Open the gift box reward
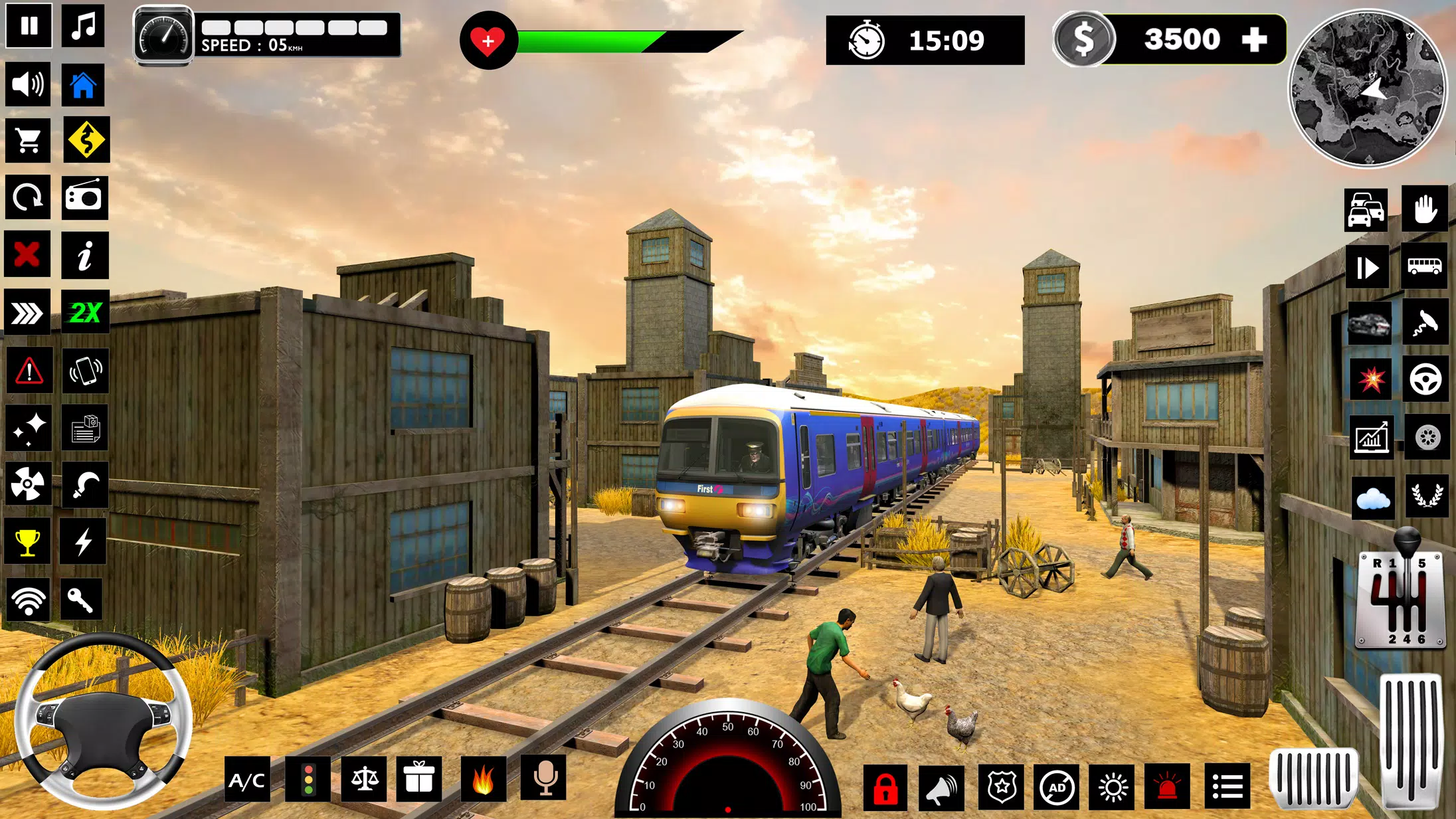 click(x=419, y=778)
